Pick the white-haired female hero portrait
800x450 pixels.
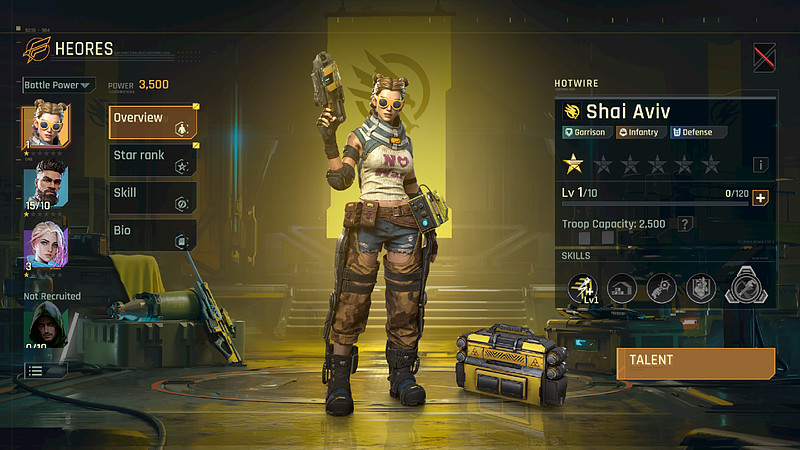tap(45, 243)
